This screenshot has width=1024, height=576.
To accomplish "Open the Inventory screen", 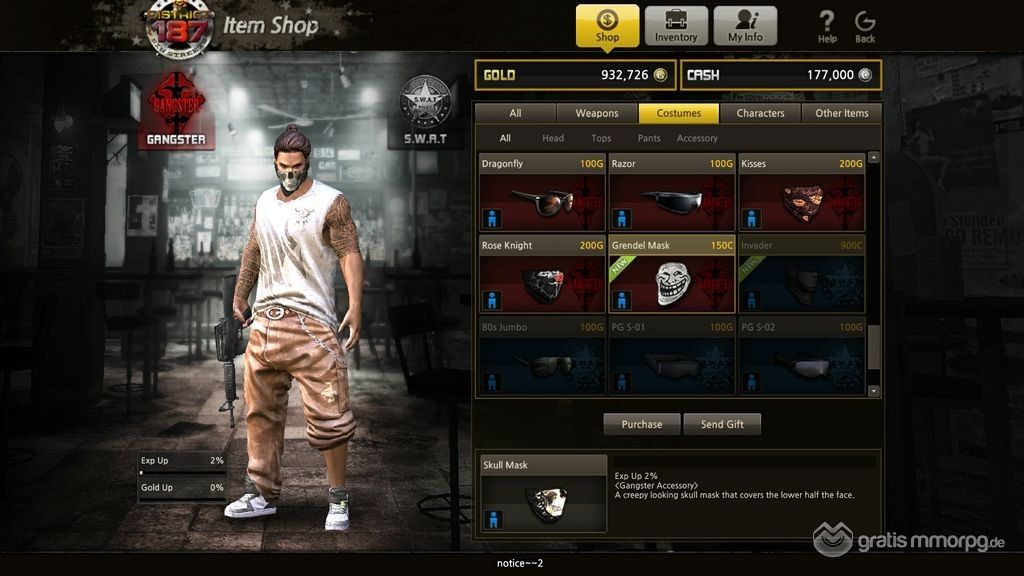I will 676,26.
